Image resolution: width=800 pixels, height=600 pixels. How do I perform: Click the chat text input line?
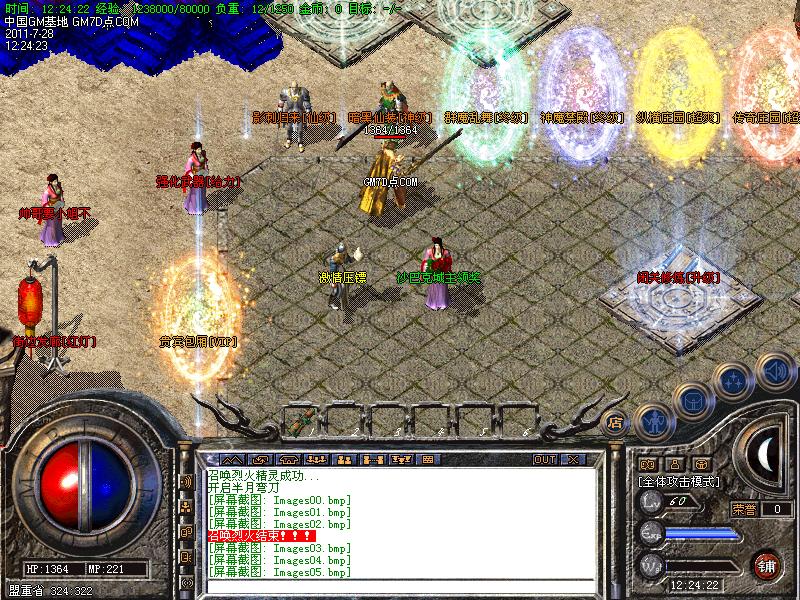[400, 585]
